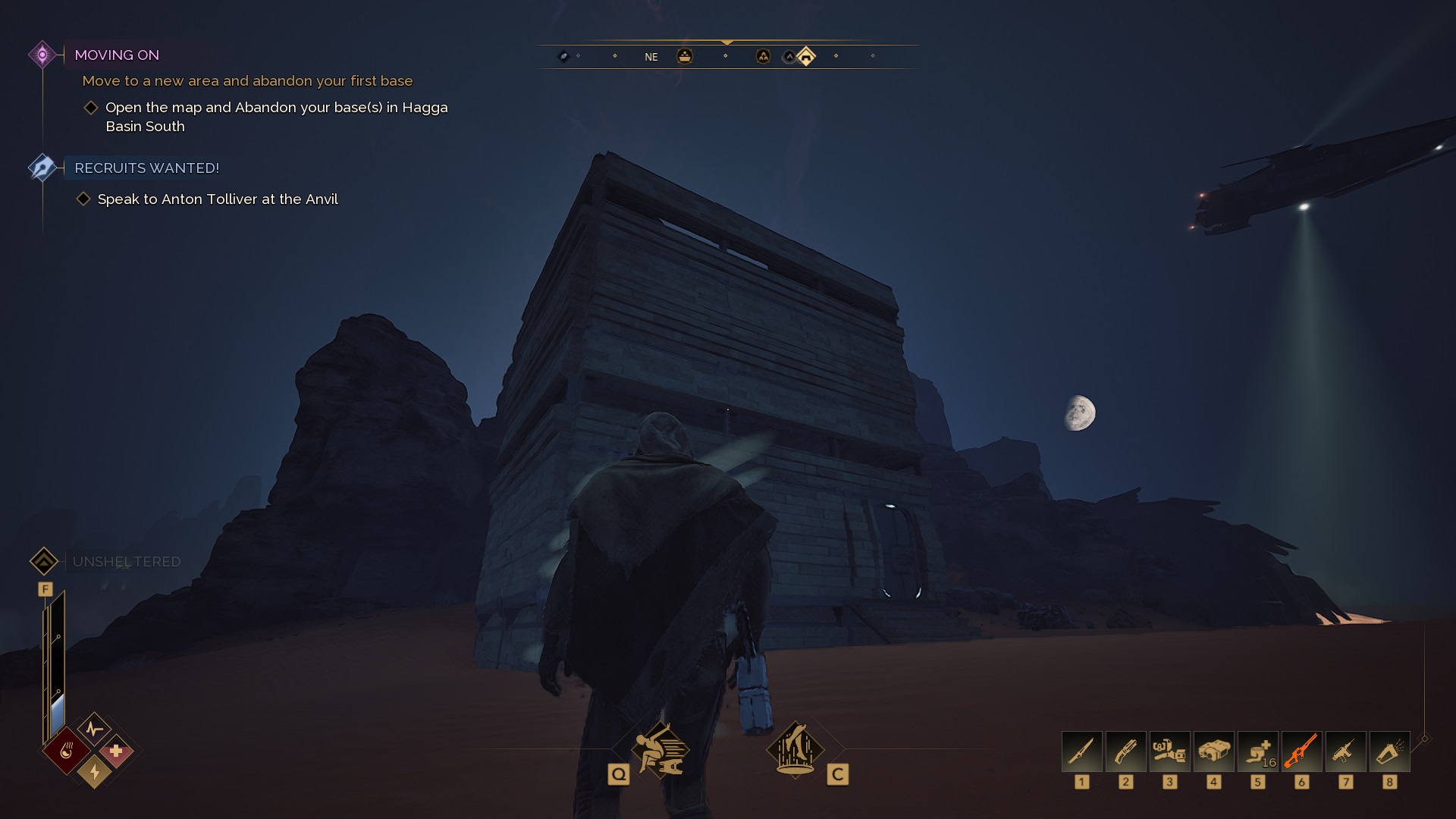Image resolution: width=1456 pixels, height=819 pixels.
Task: Use a bandage from hotbar slot 5
Action: 1258,752
